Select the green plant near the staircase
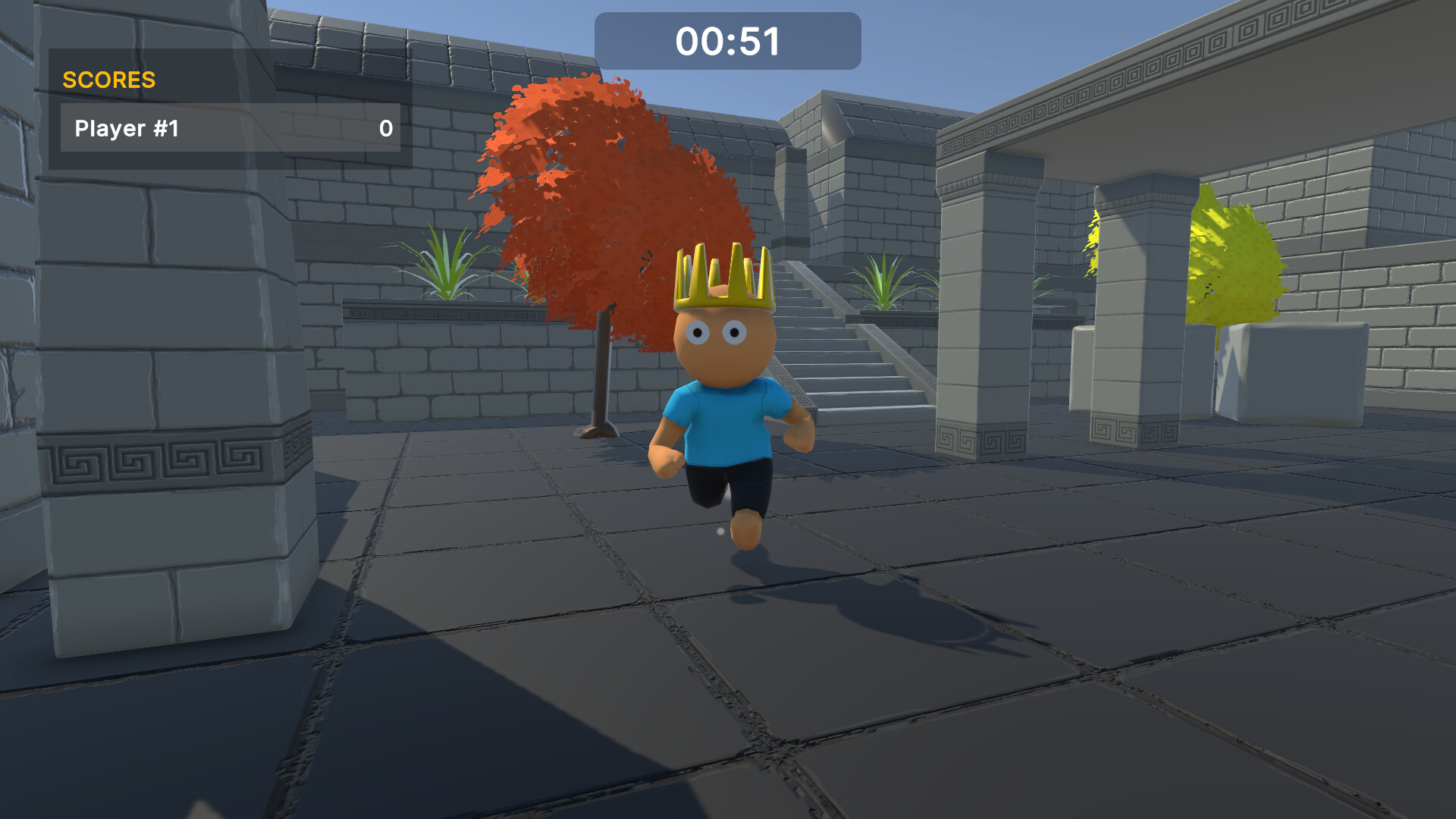 883,281
